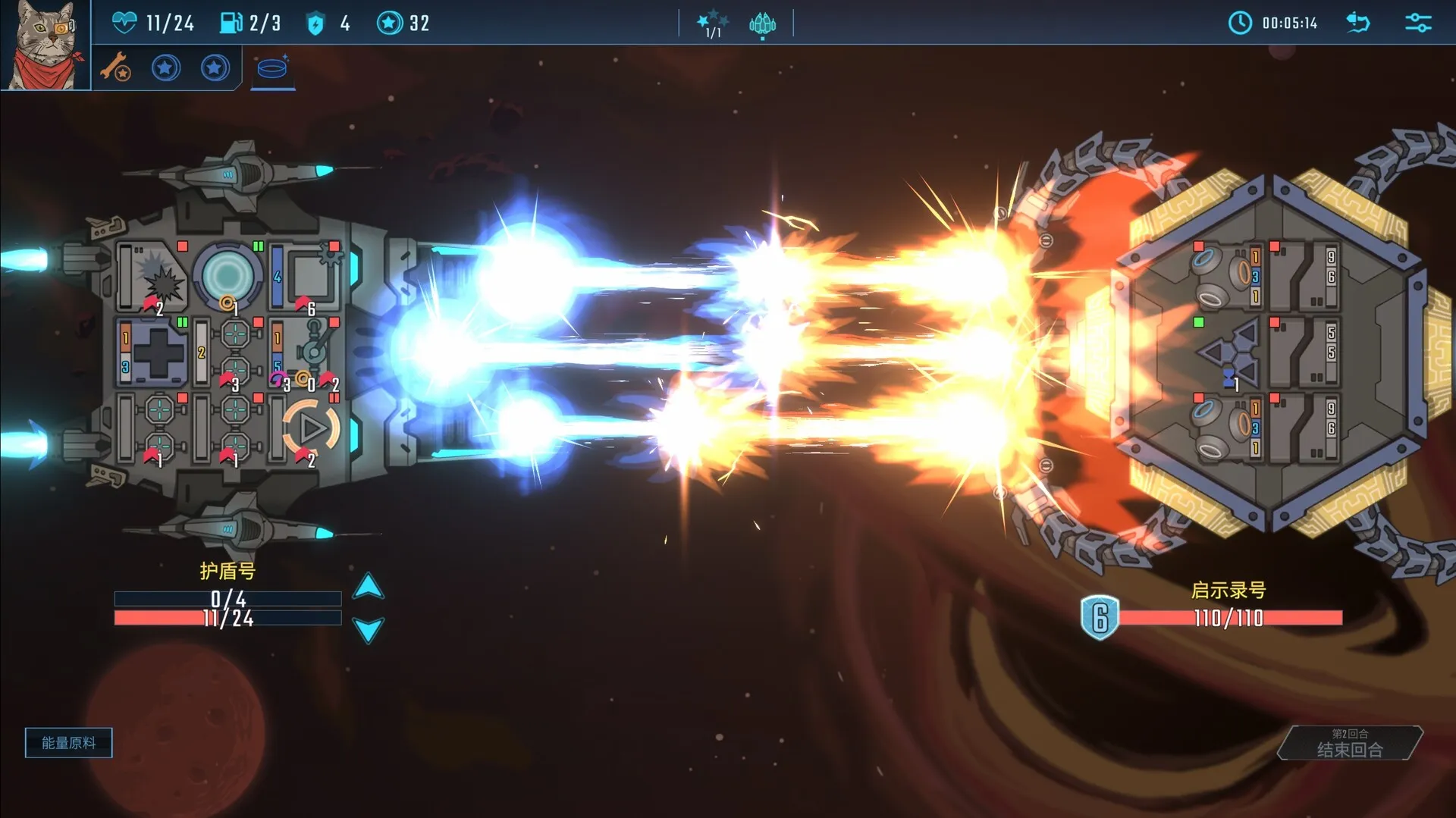
Task: Click the clock timer icon at 00:05:14
Action: (x=1240, y=23)
